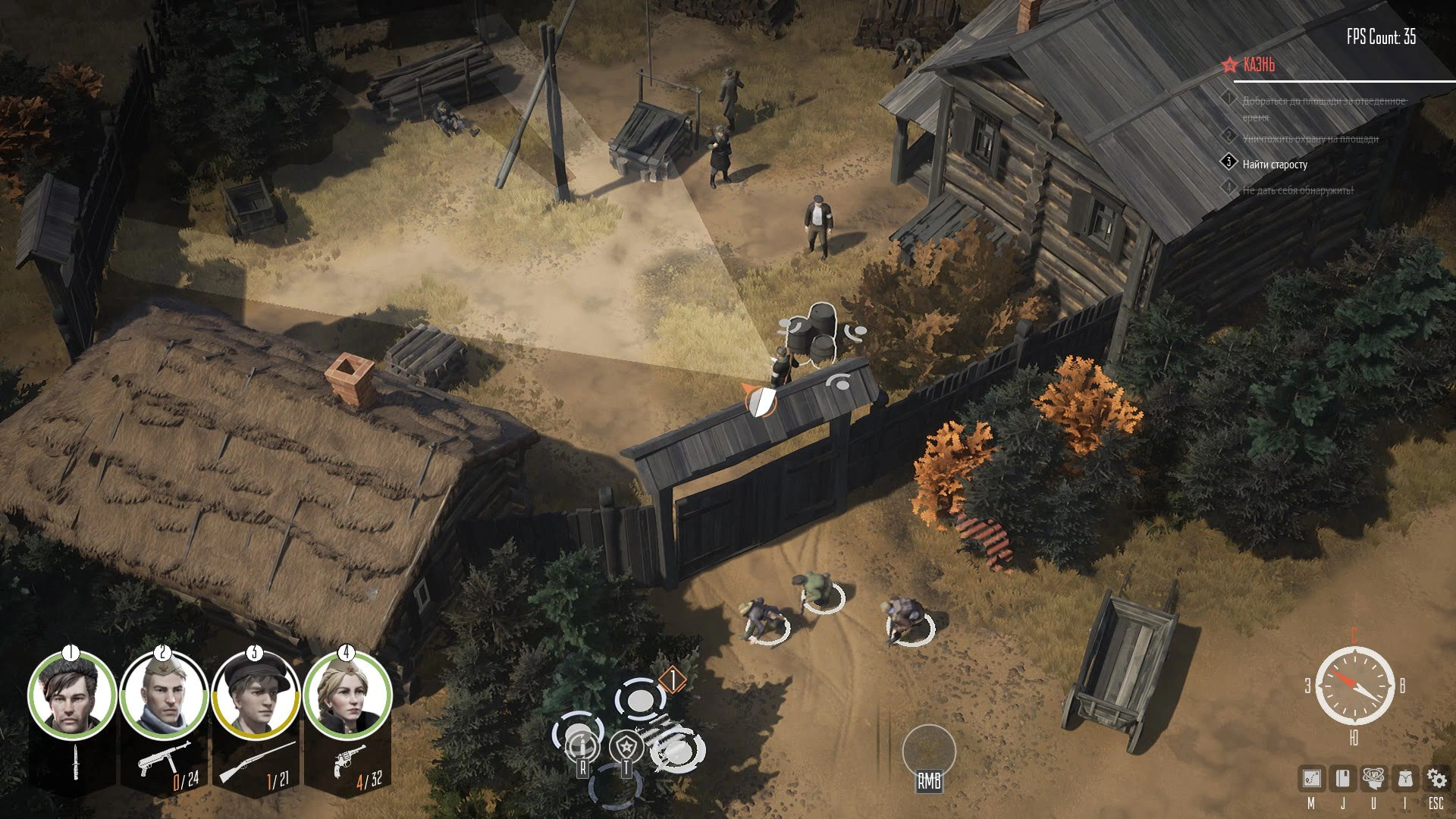This screenshot has height=819, width=1456.
Task: Click the submachine gun weapon icon
Action: coord(161,758)
